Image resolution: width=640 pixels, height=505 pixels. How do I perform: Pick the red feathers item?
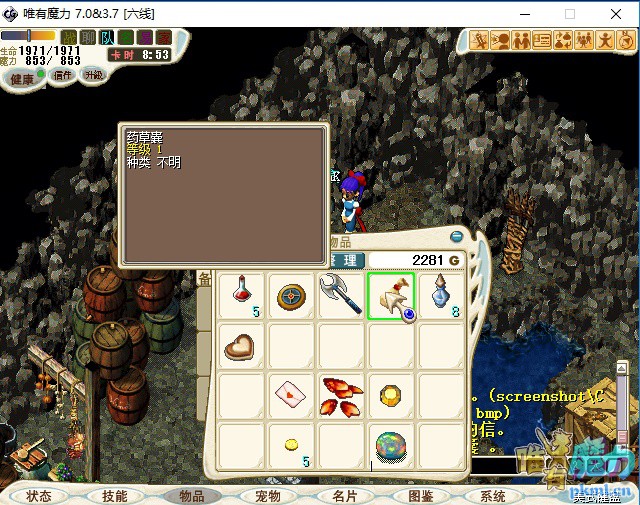[x=342, y=396]
